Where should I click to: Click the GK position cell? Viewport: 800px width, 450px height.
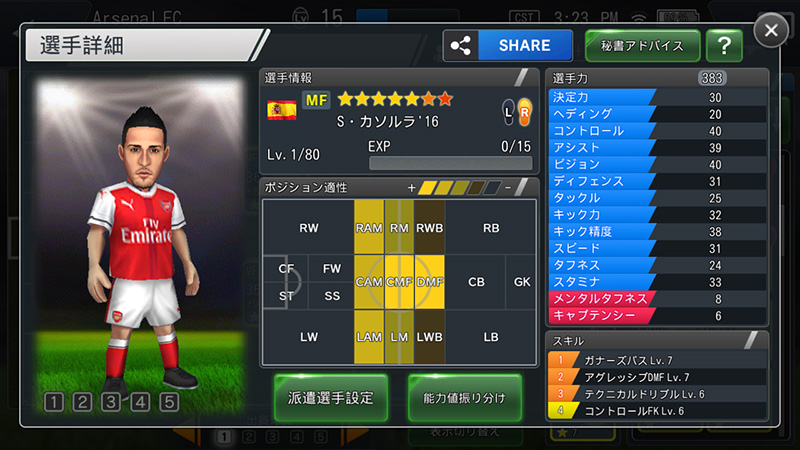tap(521, 282)
